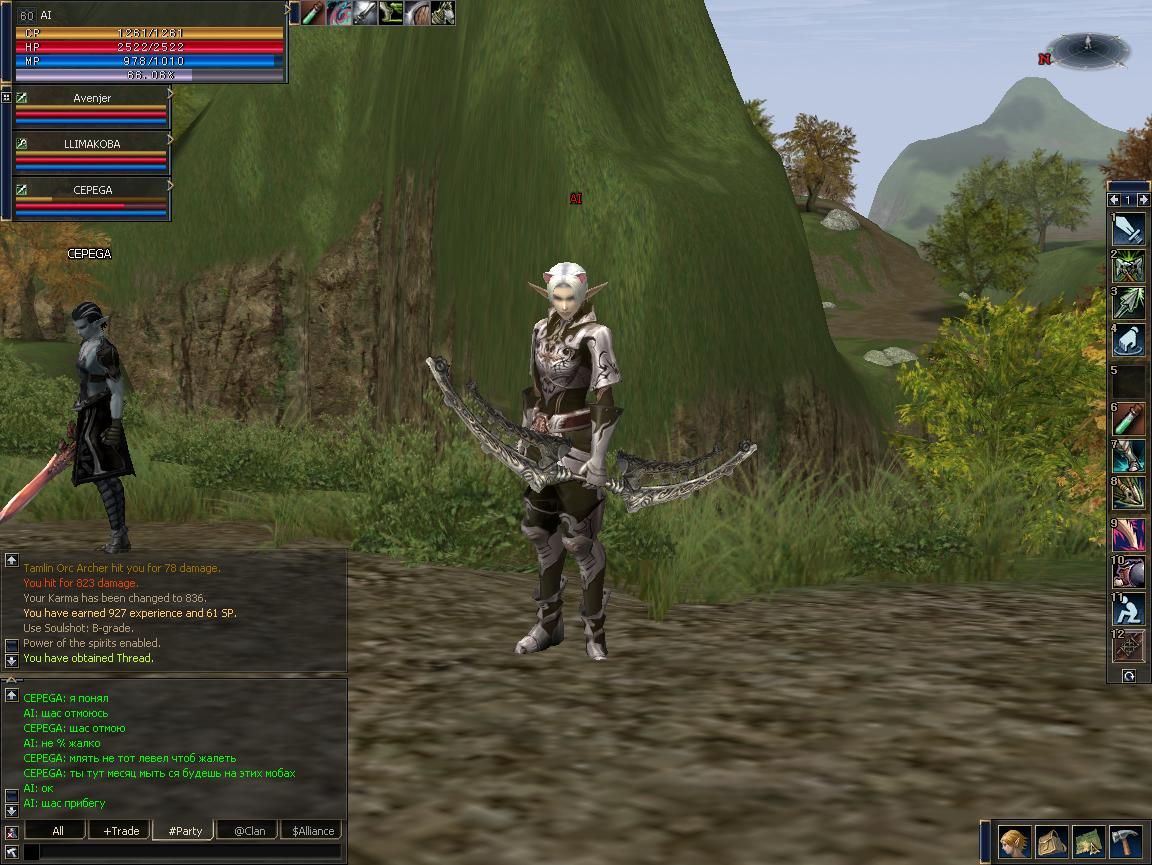Click the compass in the corner
1152x865 pixels.
1089,50
